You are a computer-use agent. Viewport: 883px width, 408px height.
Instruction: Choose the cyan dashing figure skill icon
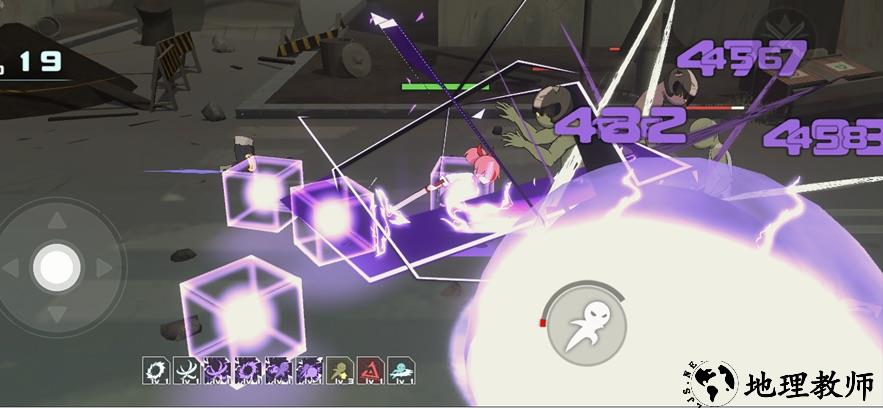[402, 371]
